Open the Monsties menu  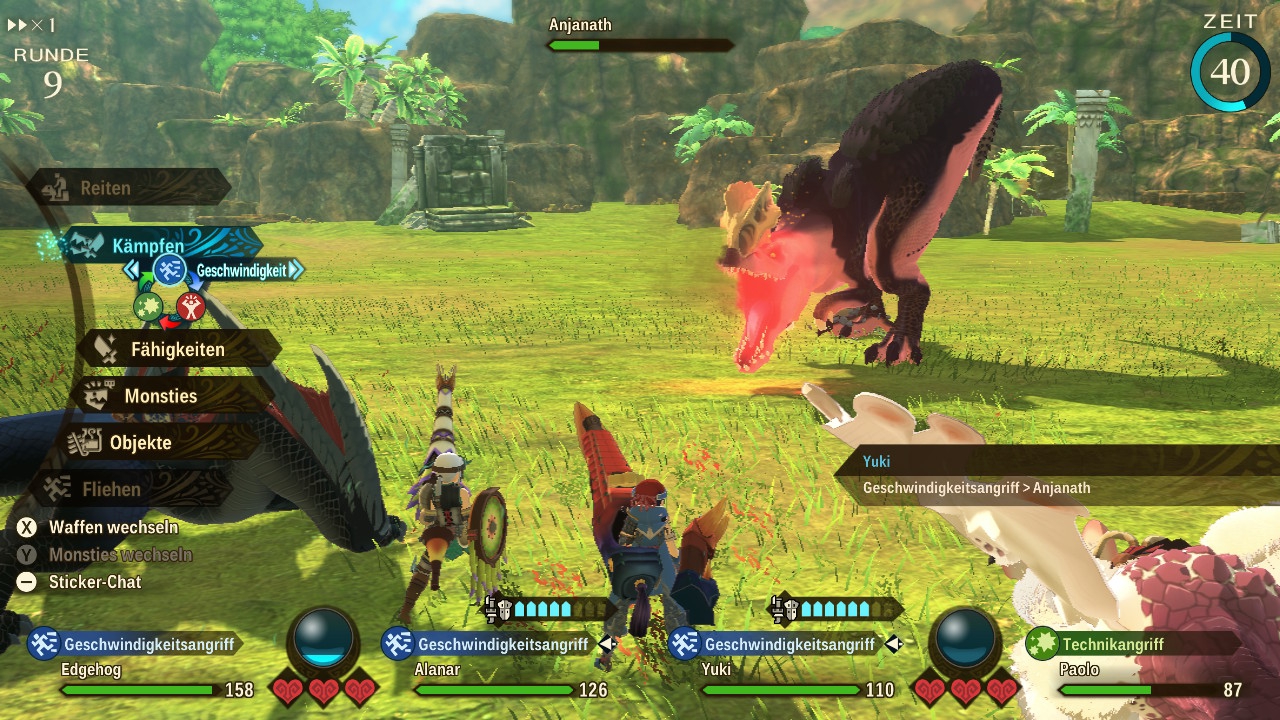pos(160,396)
